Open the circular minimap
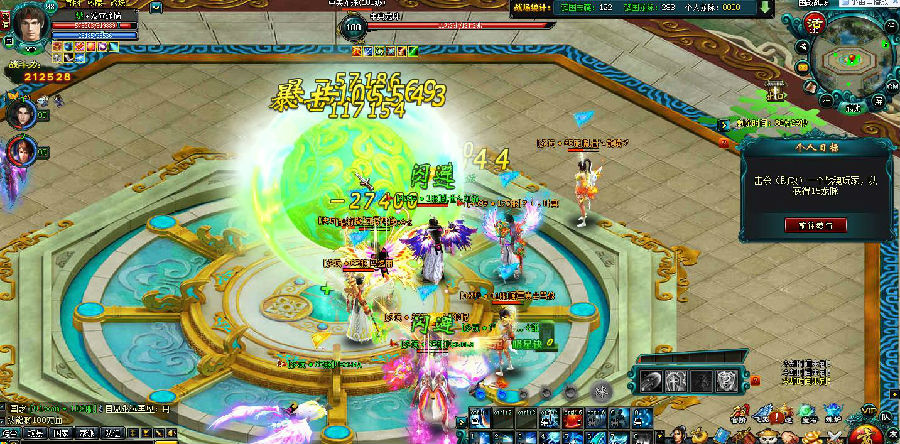 850,58
